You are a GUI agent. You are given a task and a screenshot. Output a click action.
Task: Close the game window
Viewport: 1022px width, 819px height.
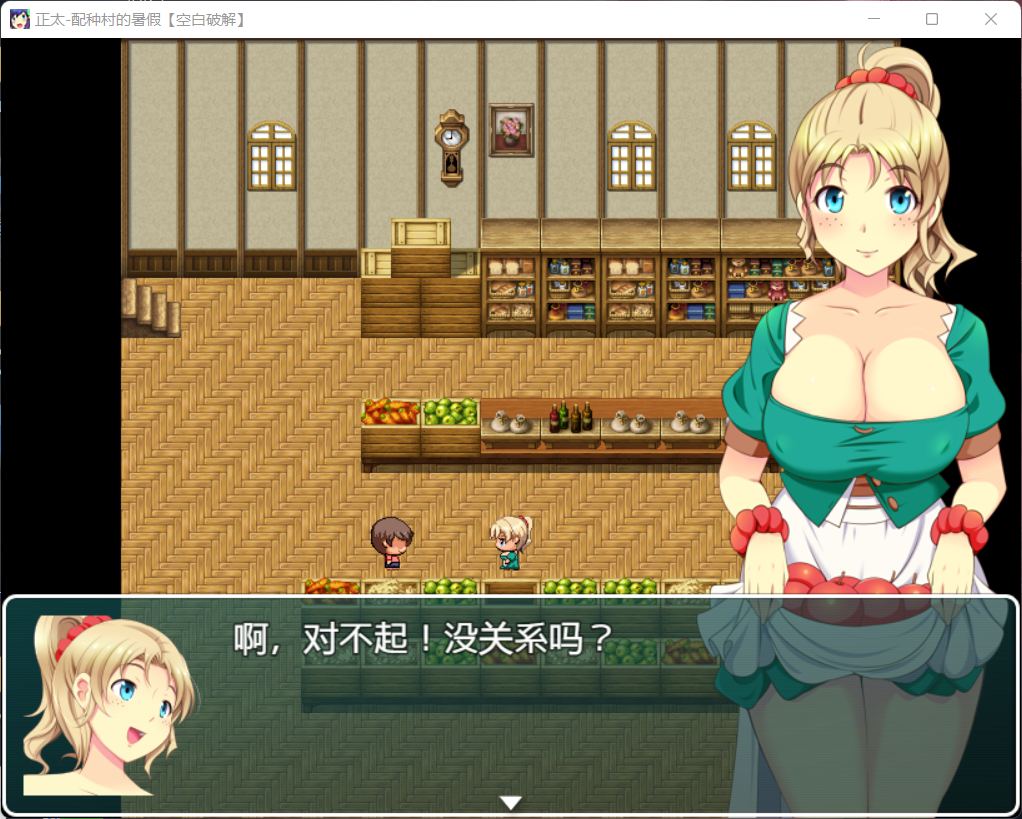click(990, 19)
